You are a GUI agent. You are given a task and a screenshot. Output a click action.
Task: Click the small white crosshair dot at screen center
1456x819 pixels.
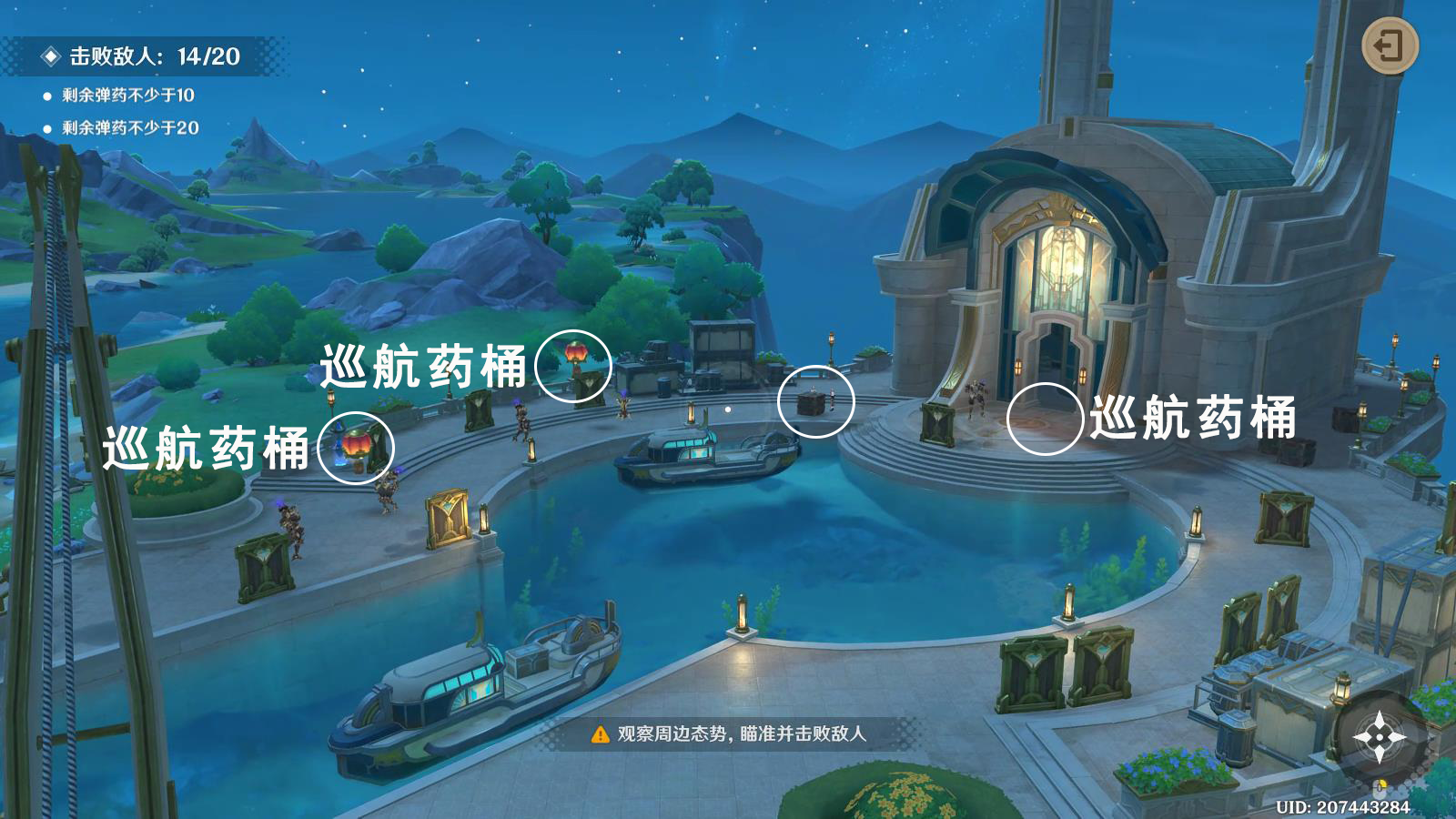[727, 409]
